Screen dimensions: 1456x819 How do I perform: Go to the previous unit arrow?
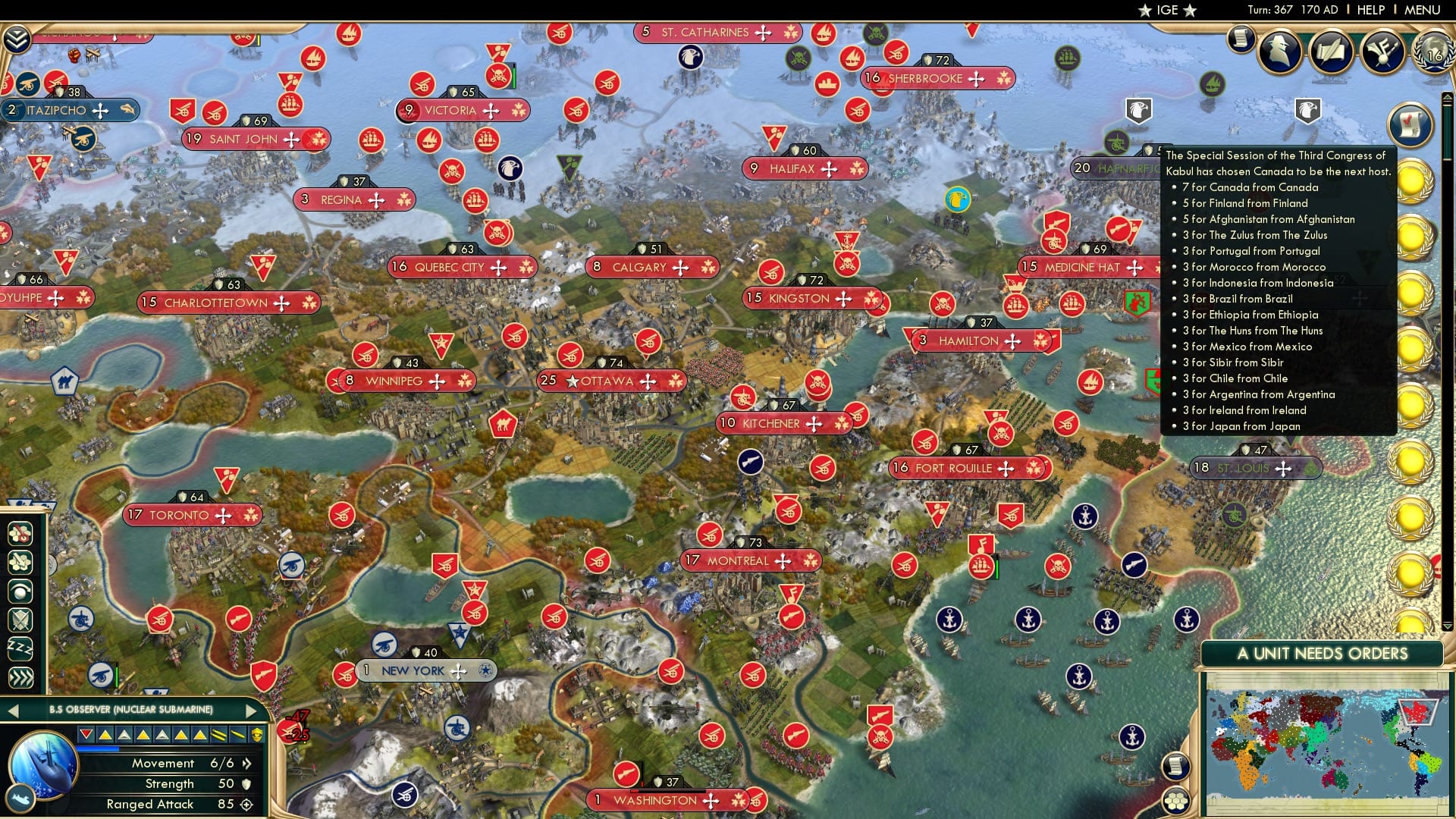point(14,711)
